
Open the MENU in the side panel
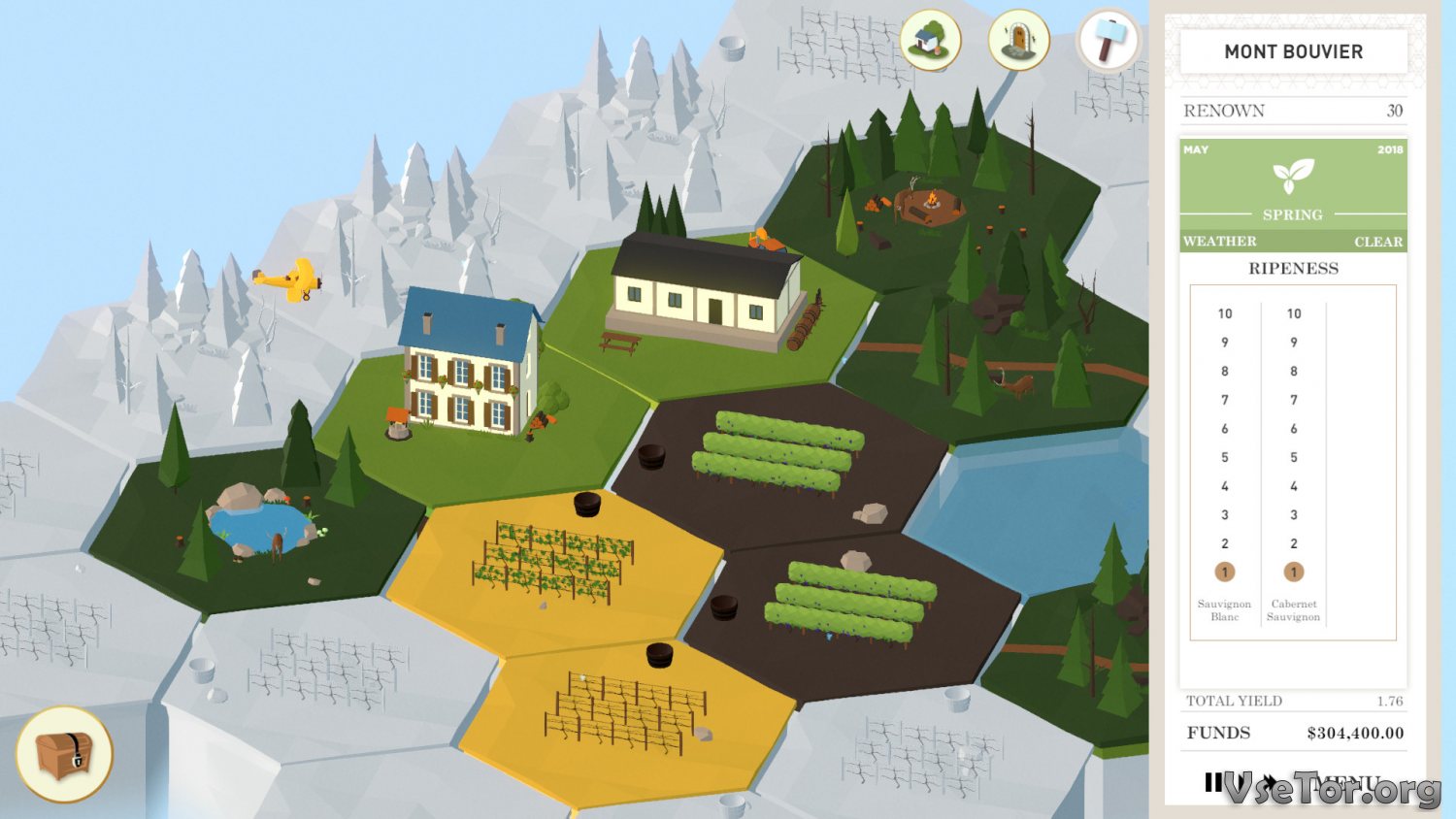pos(1344,782)
